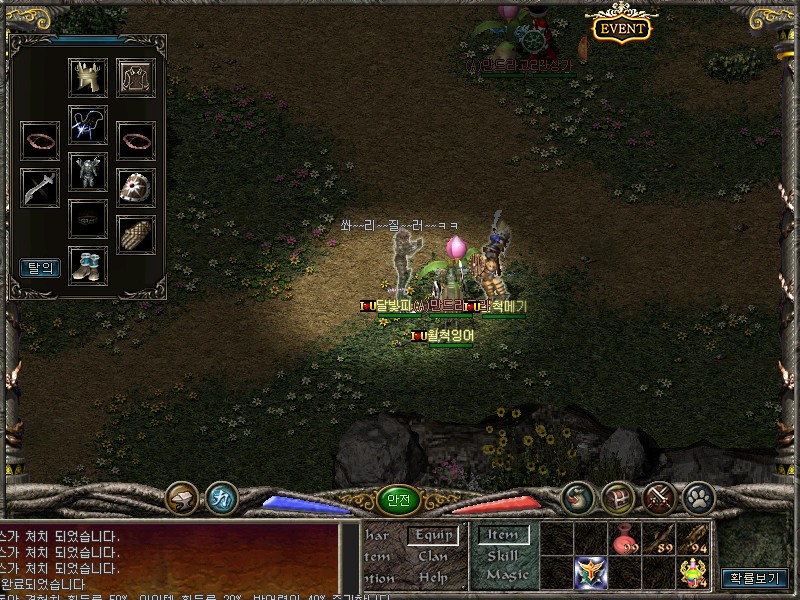Click the 확률보기 probability view button

click(x=755, y=578)
